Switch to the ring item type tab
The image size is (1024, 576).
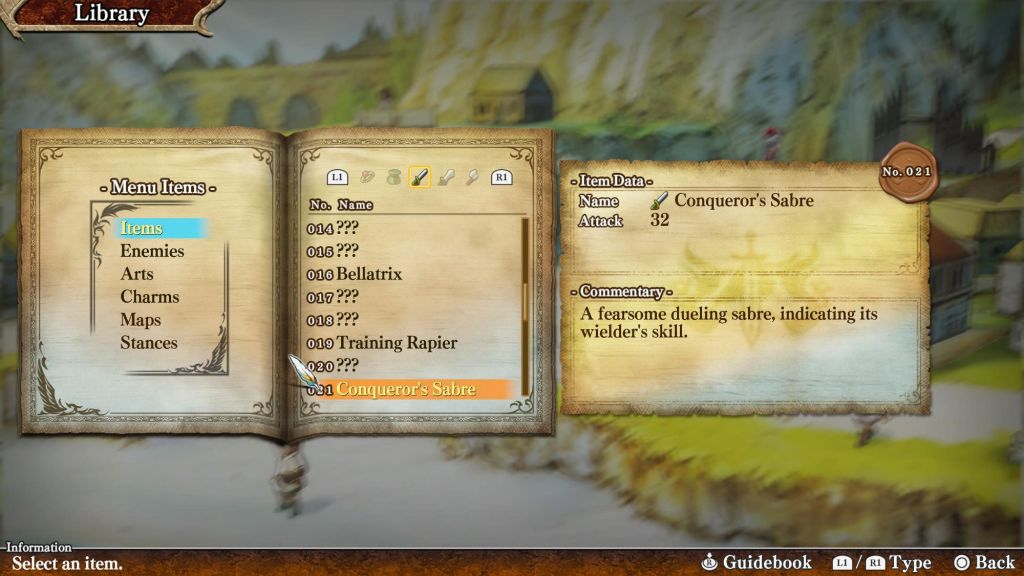(367, 178)
